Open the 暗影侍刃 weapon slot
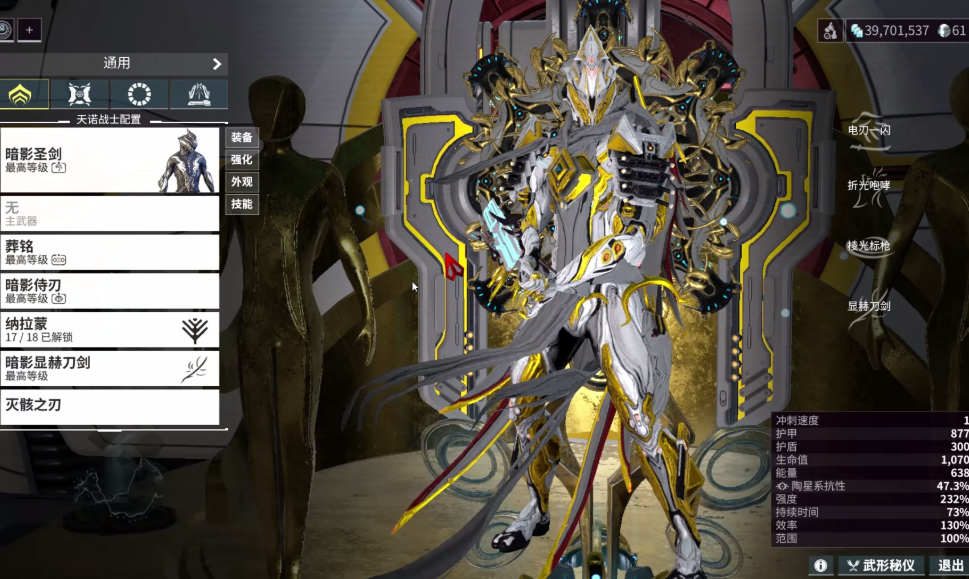The image size is (969, 579). point(110,291)
